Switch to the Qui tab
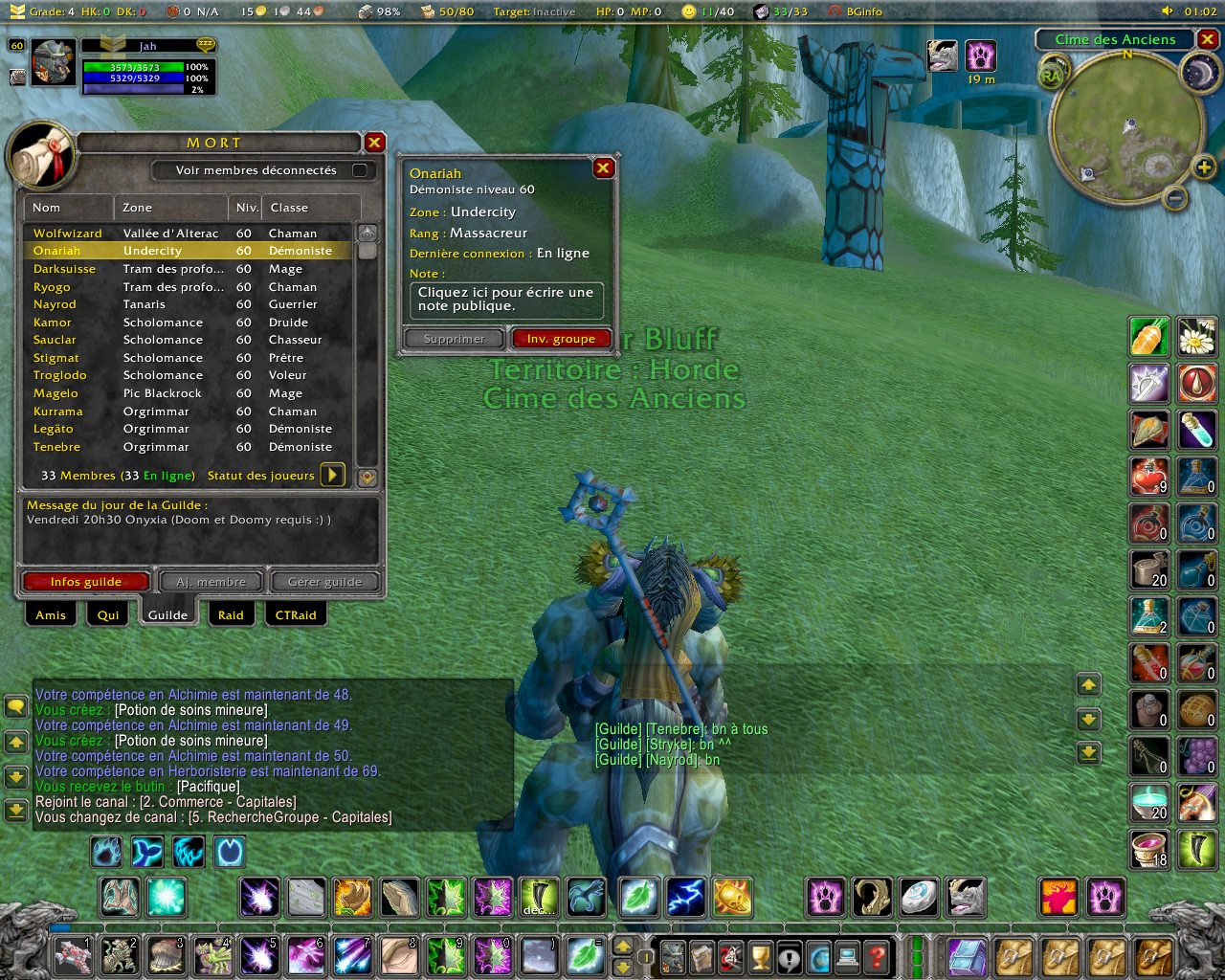The width and height of the screenshot is (1225, 980). pyautogui.click(x=108, y=615)
